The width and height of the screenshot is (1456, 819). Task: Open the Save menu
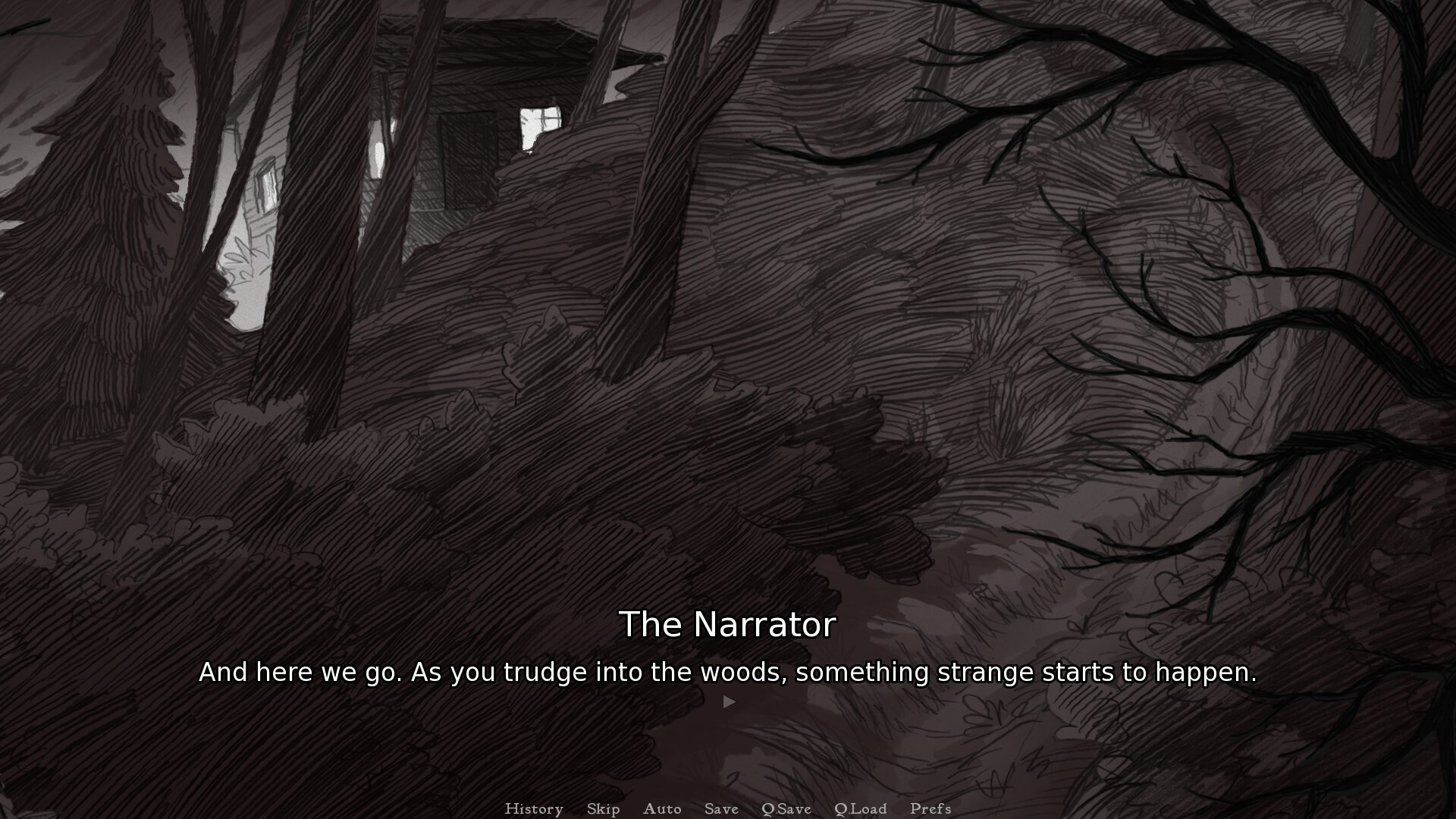click(x=721, y=808)
